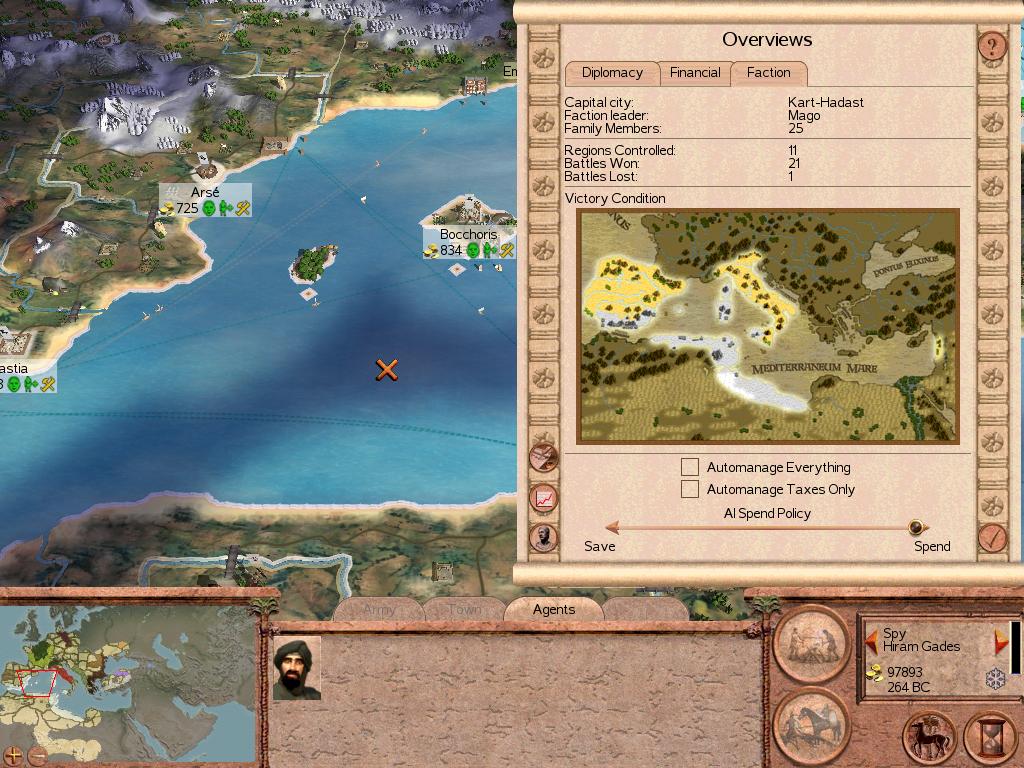Viewport: 1024px width, 768px height.
Task: Cycle to next character with right arrow
Action: point(1000,641)
